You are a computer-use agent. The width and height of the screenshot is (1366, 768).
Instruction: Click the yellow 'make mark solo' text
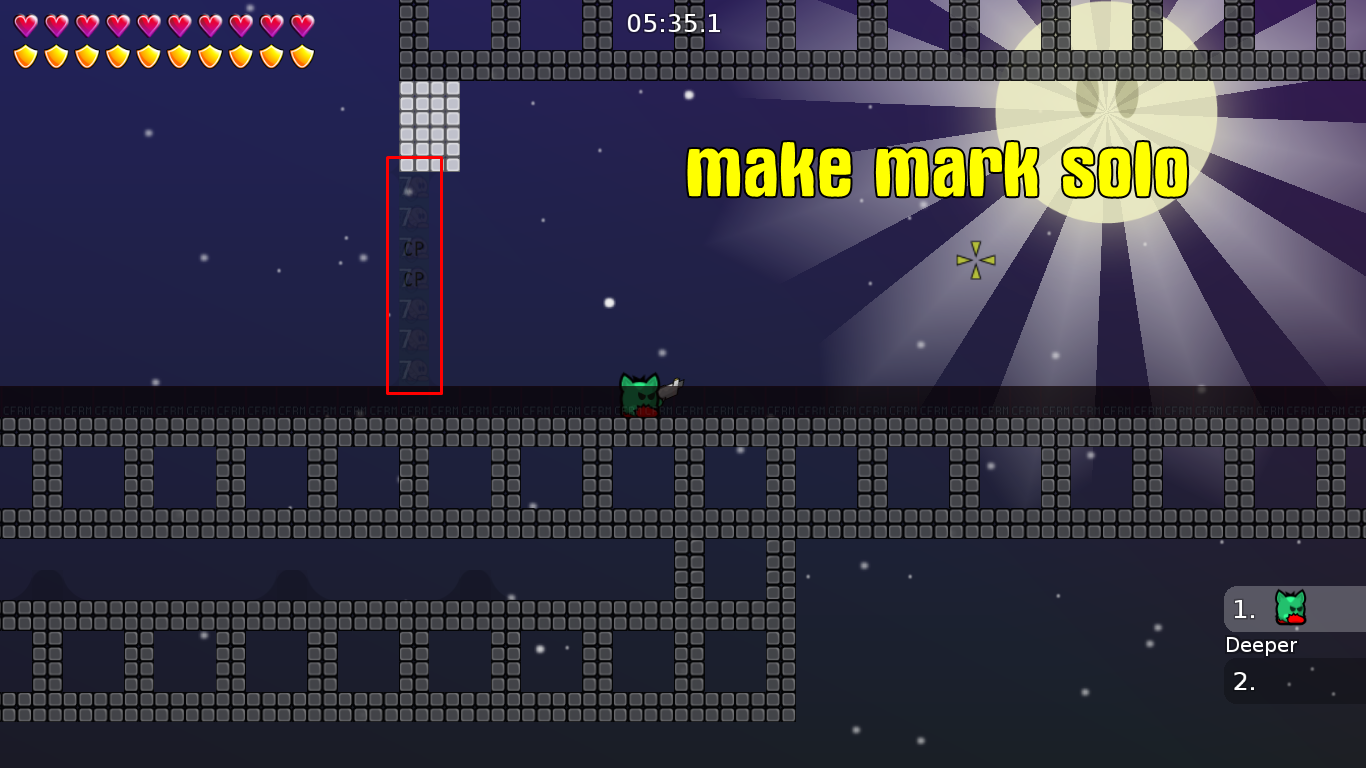(x=936, y=171)
